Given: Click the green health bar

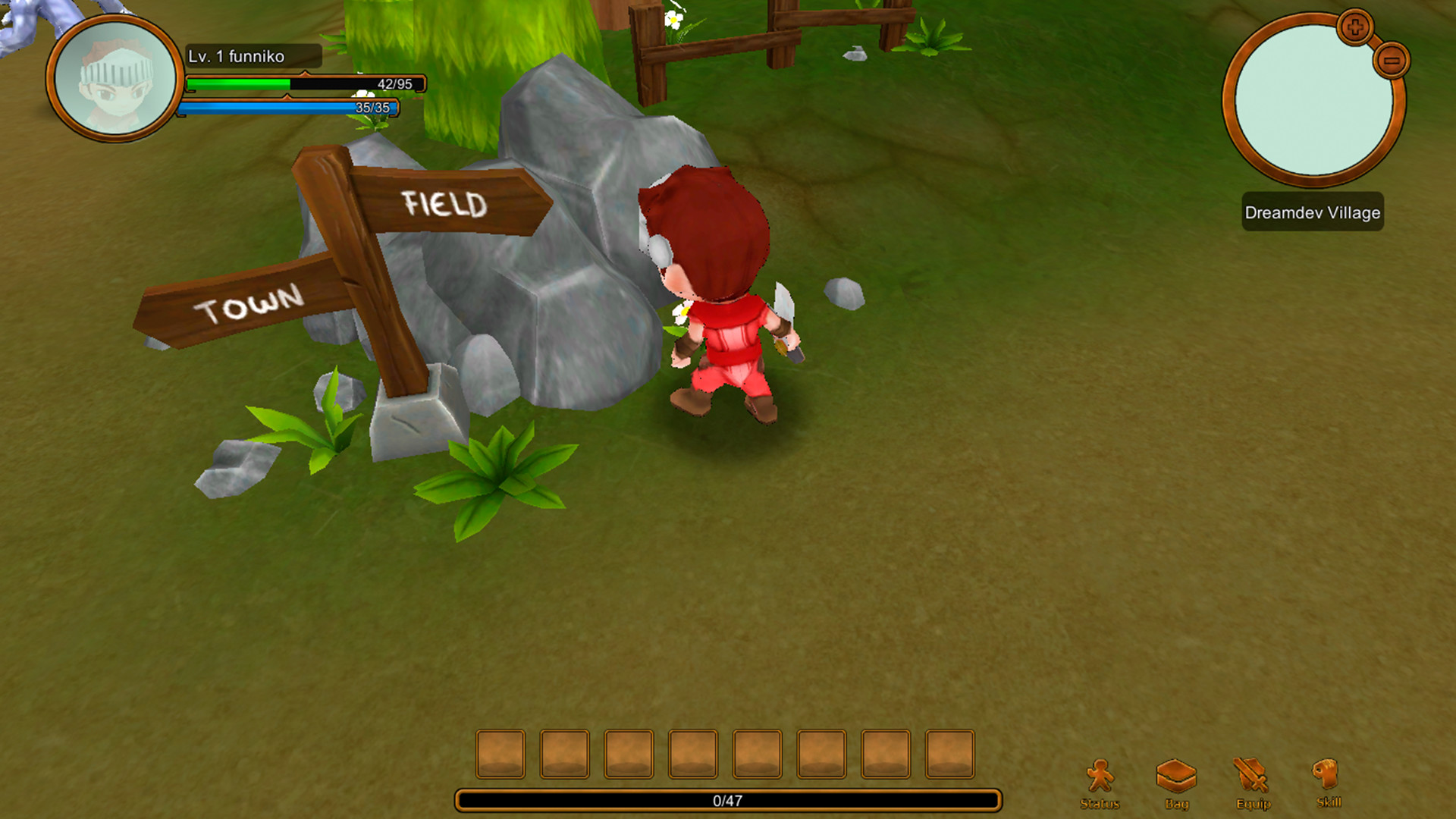Looking at the screenshot, I should click(235, 83).
